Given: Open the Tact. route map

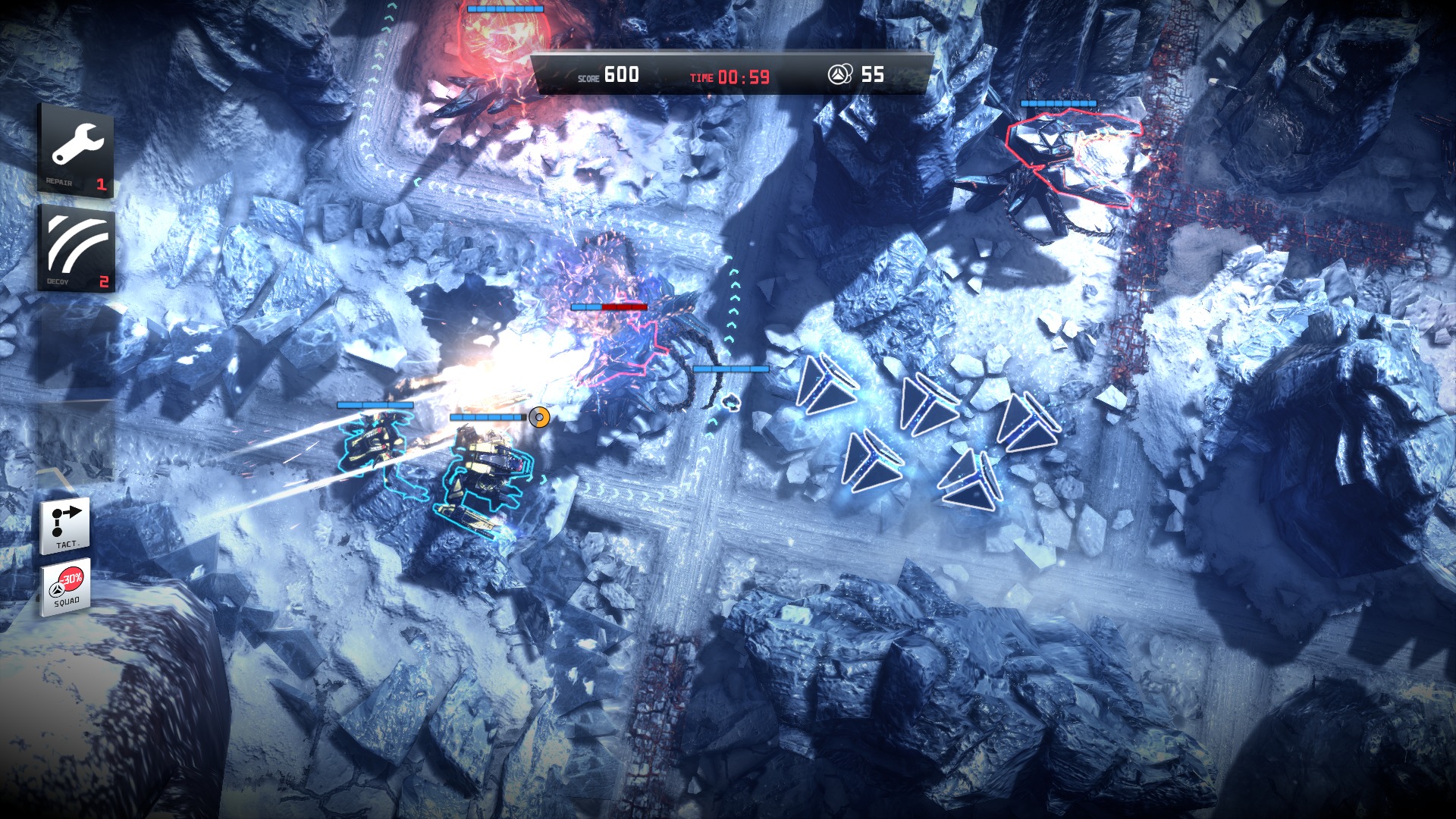Looking at the screenshot, I should click(x=66, y=525).
